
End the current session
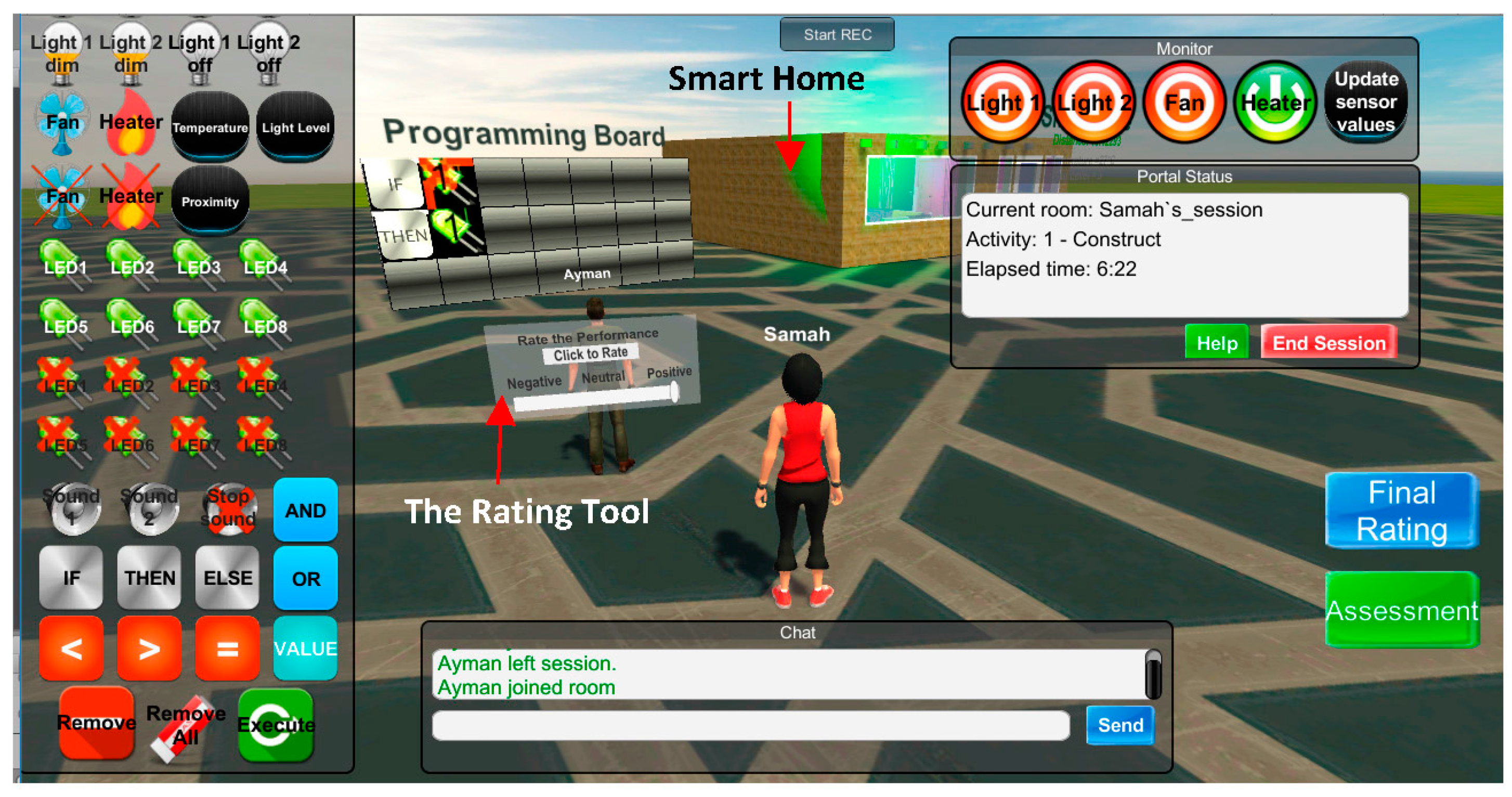tap(1328, 343)
